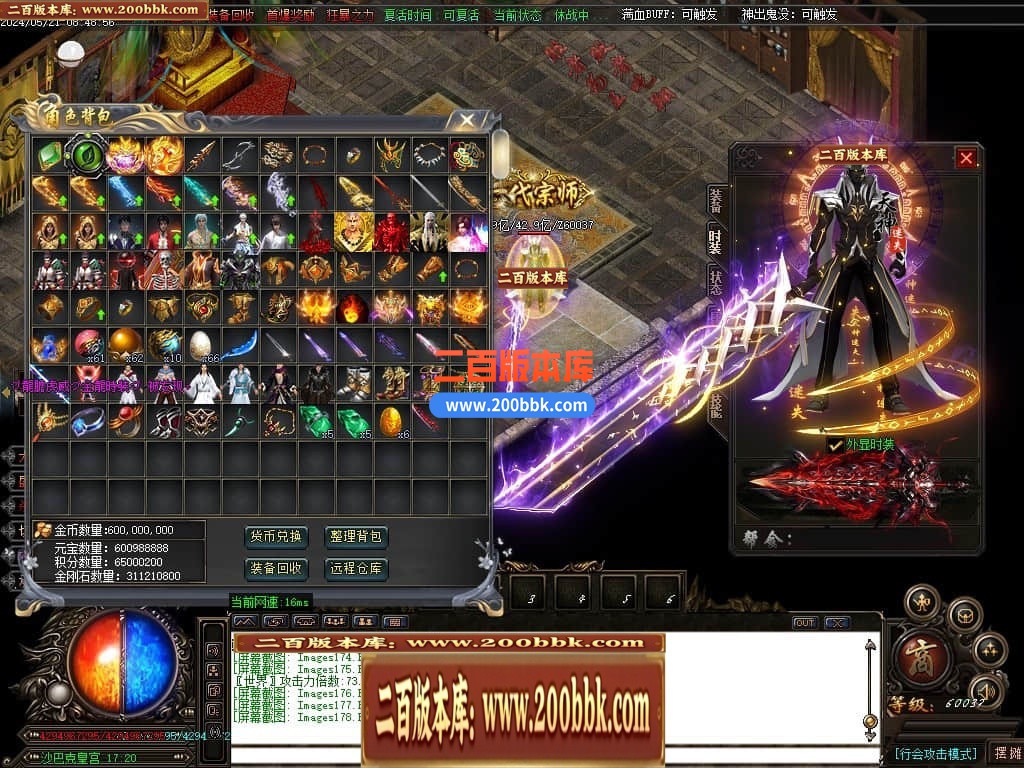Choose the golden egg stack of 6
Viewport: 1024px width, 768px height.
(x=391, y=421)
